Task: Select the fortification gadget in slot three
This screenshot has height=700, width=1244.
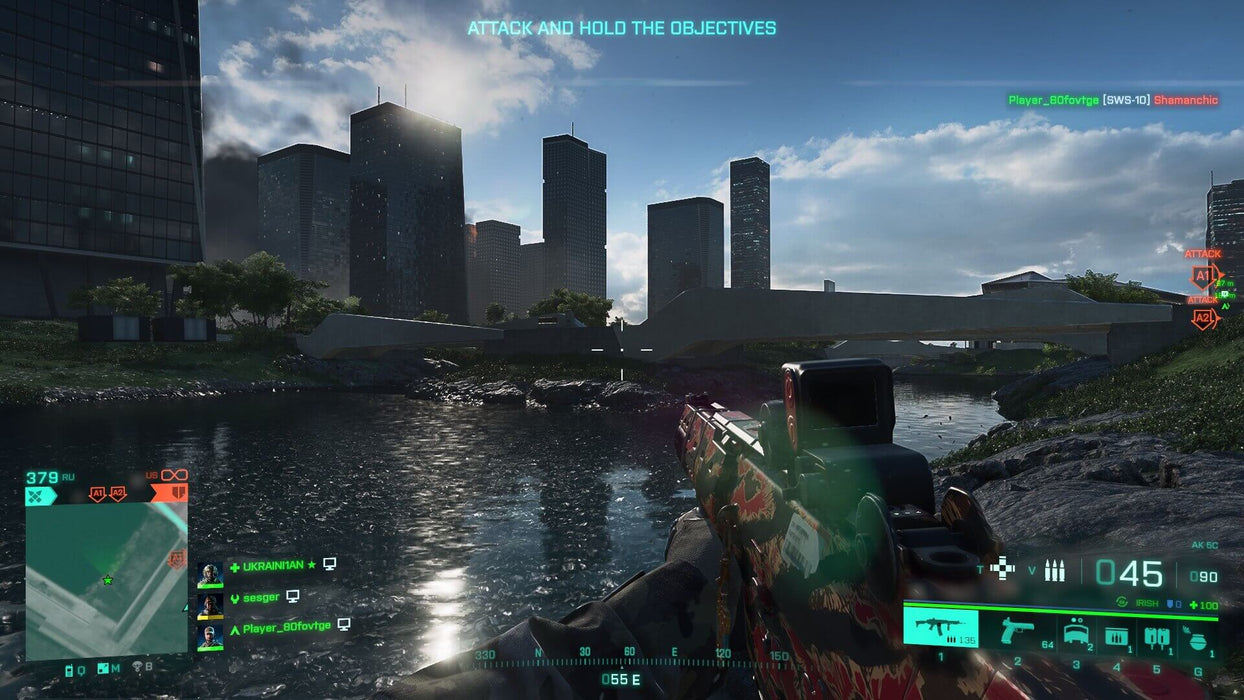Action: coord(1076,633)
